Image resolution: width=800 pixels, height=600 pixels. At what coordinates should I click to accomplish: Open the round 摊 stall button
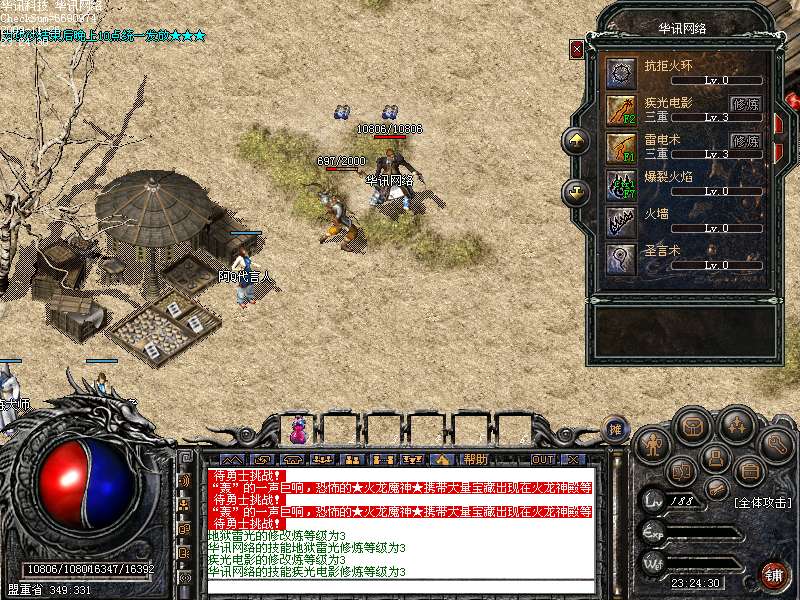click(616, 429)
